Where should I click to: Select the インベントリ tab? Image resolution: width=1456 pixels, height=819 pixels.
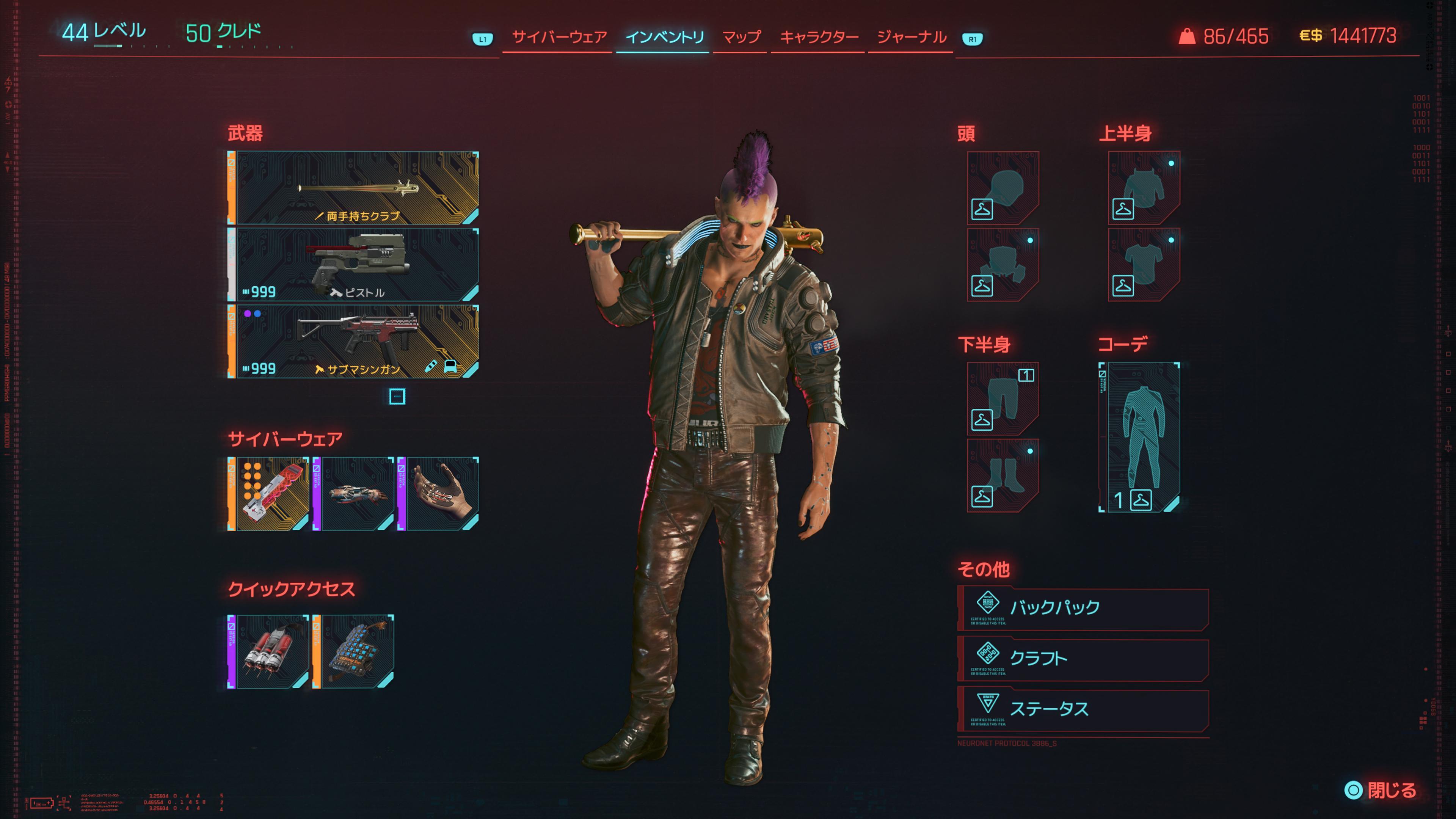coord(664,37)
